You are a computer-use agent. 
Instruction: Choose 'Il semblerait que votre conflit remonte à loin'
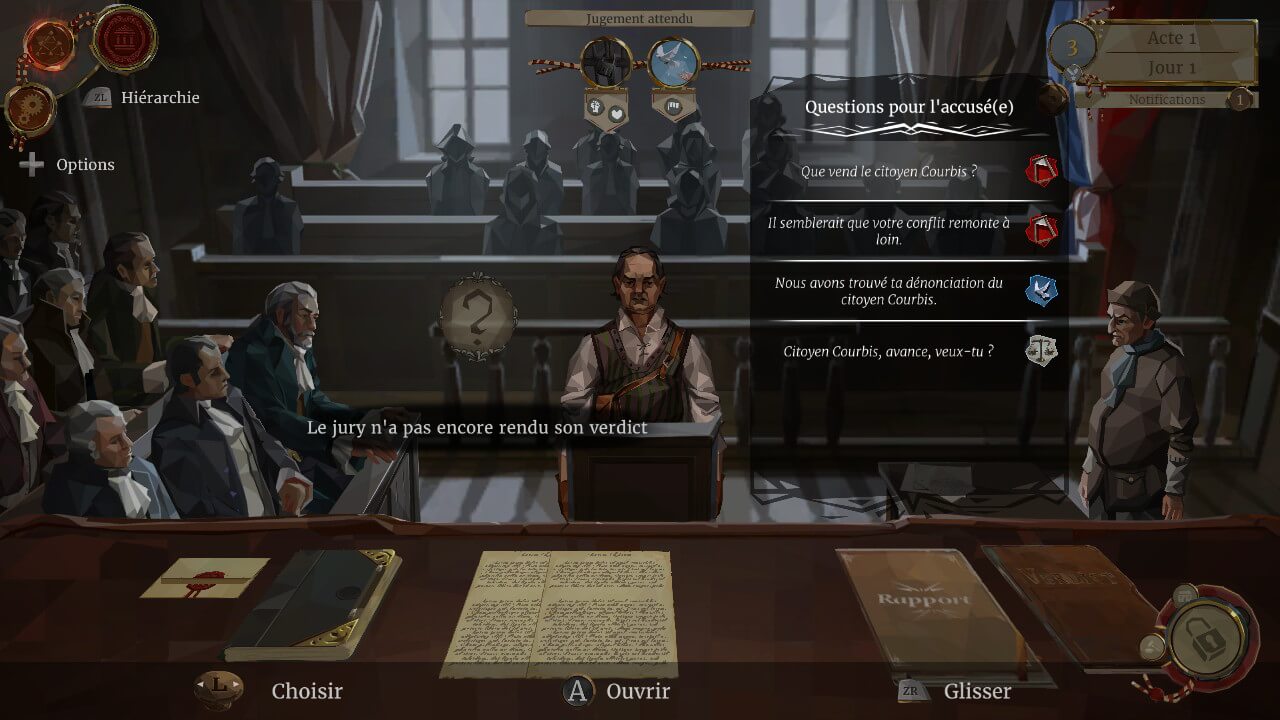click(888, 231)
